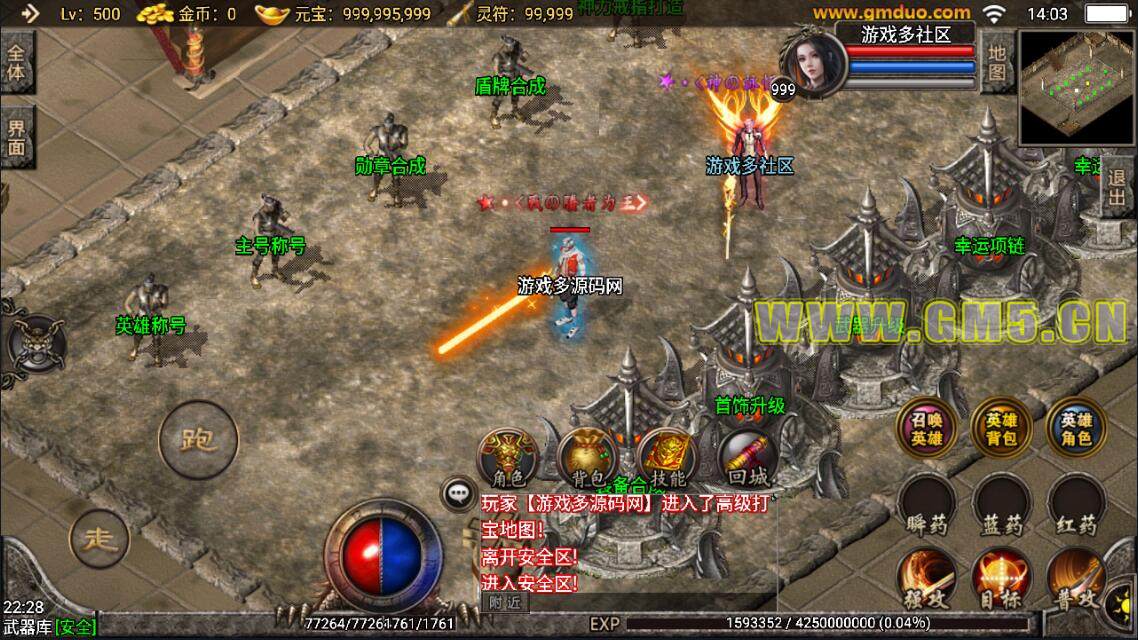Open the minimap in the corner

[x=1076, y=88]
